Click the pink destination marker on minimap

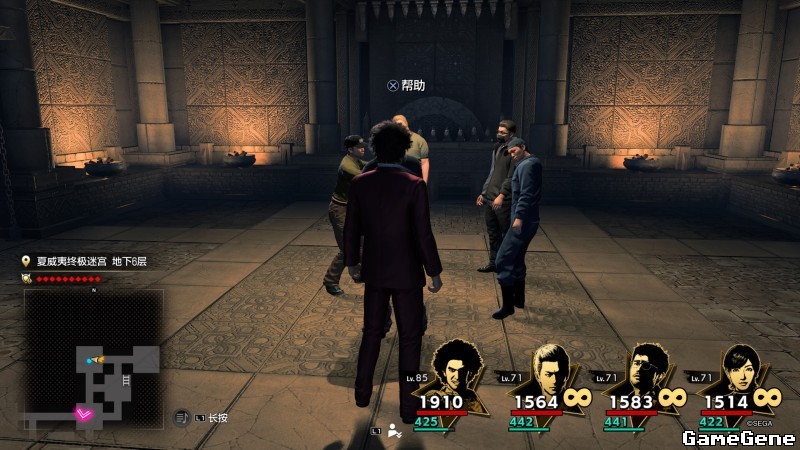pos(86,411)
